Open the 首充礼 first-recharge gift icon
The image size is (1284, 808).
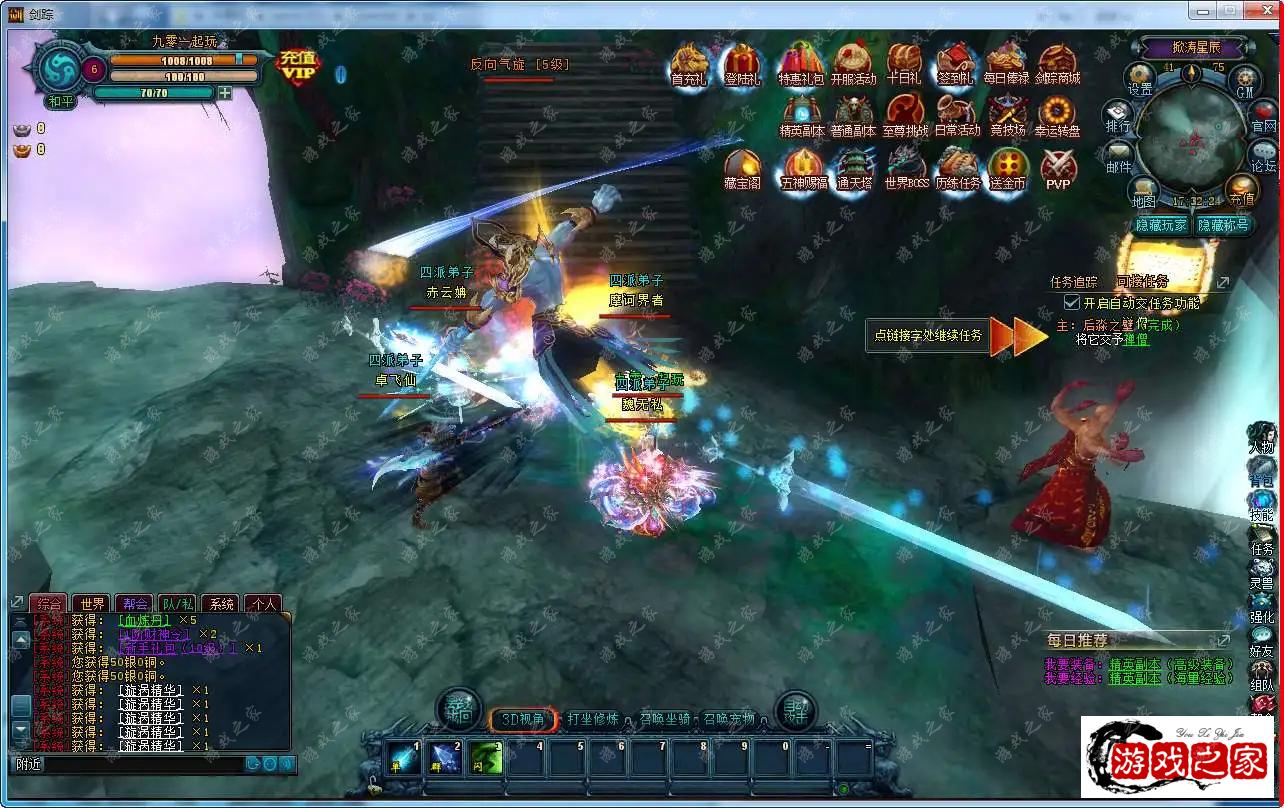pyautogui.click(x=689, y=64)
